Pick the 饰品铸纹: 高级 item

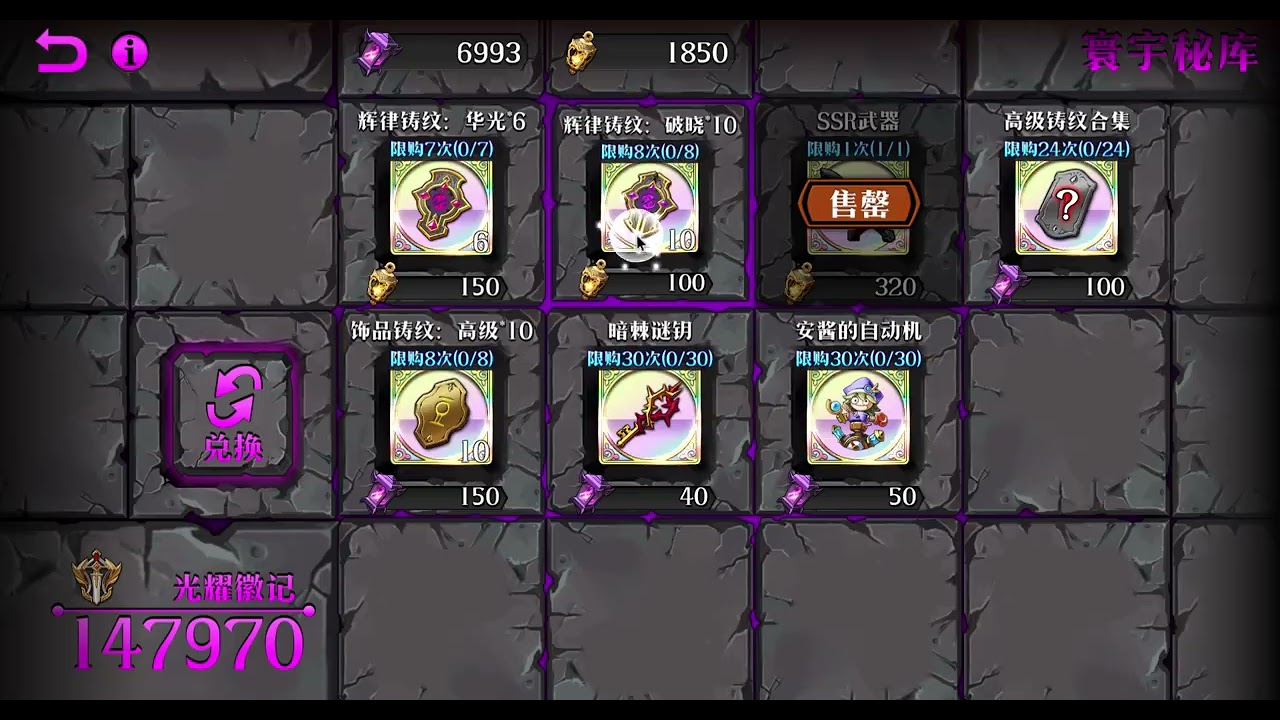(441, 416)
